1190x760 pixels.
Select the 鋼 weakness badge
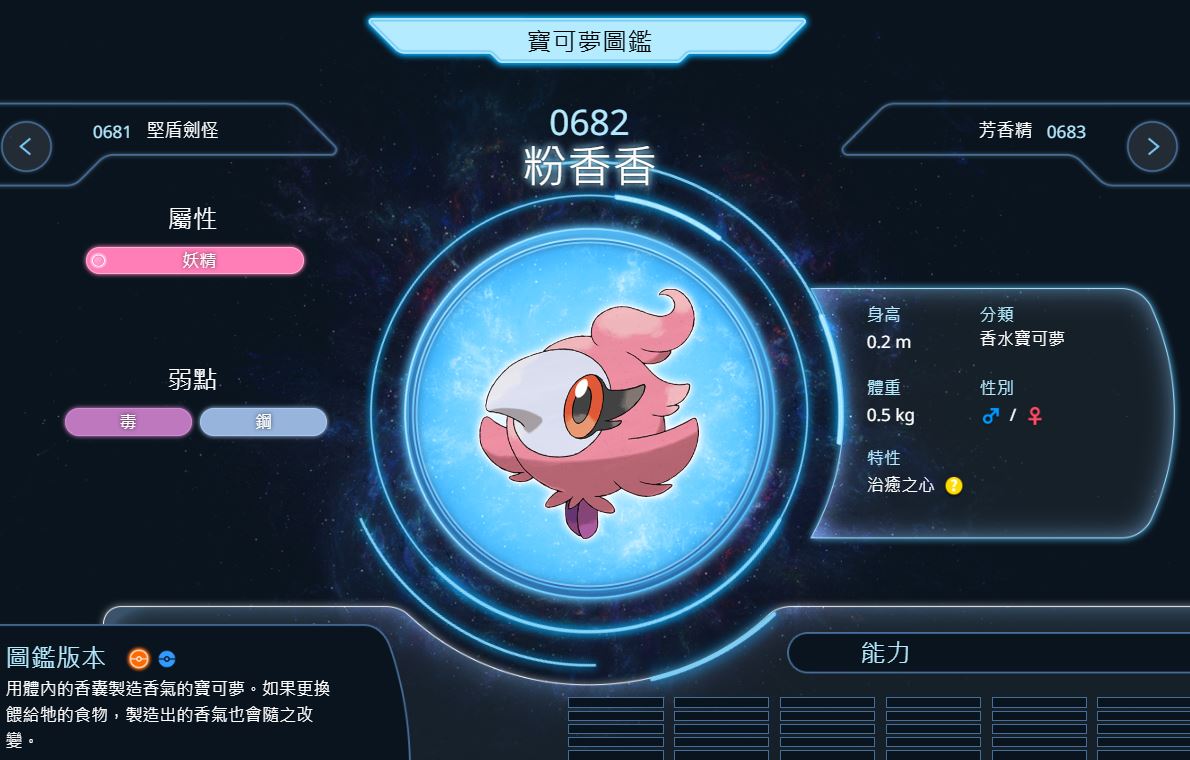263,422
